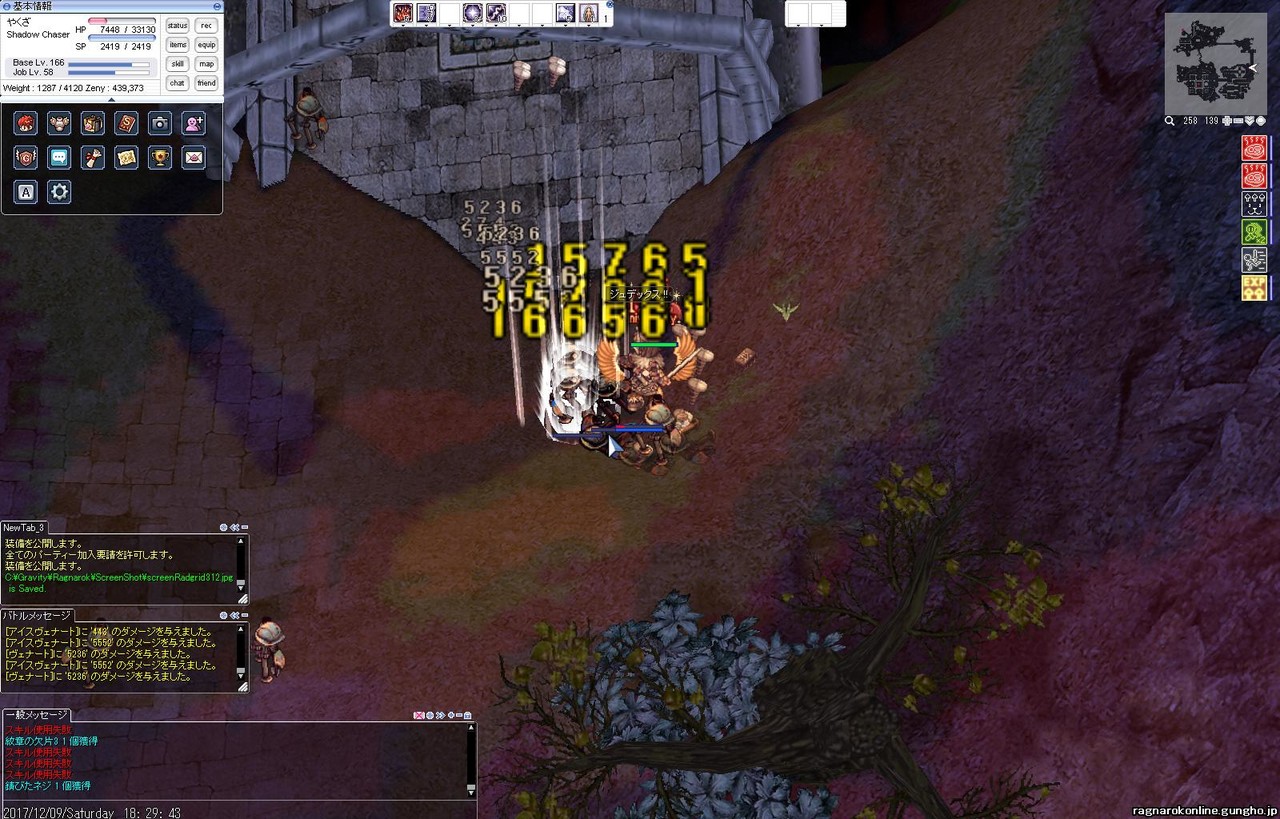Open the red spellbook icon
1280x819 pixels.
pos(126,123)
